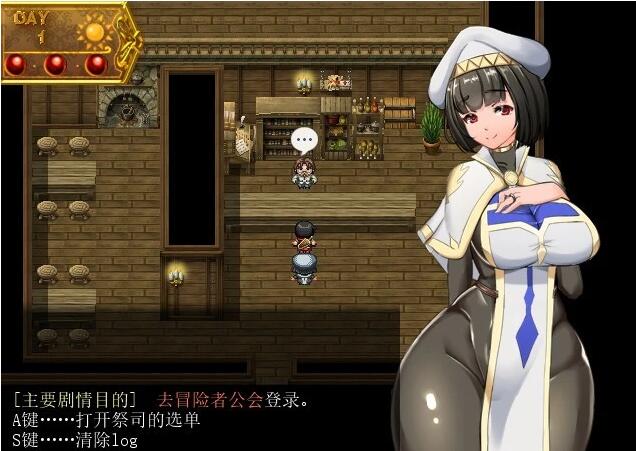Screen dimensions: 636x451
Task: Select the sun time-of-day icon
Action: pos(95,31)
